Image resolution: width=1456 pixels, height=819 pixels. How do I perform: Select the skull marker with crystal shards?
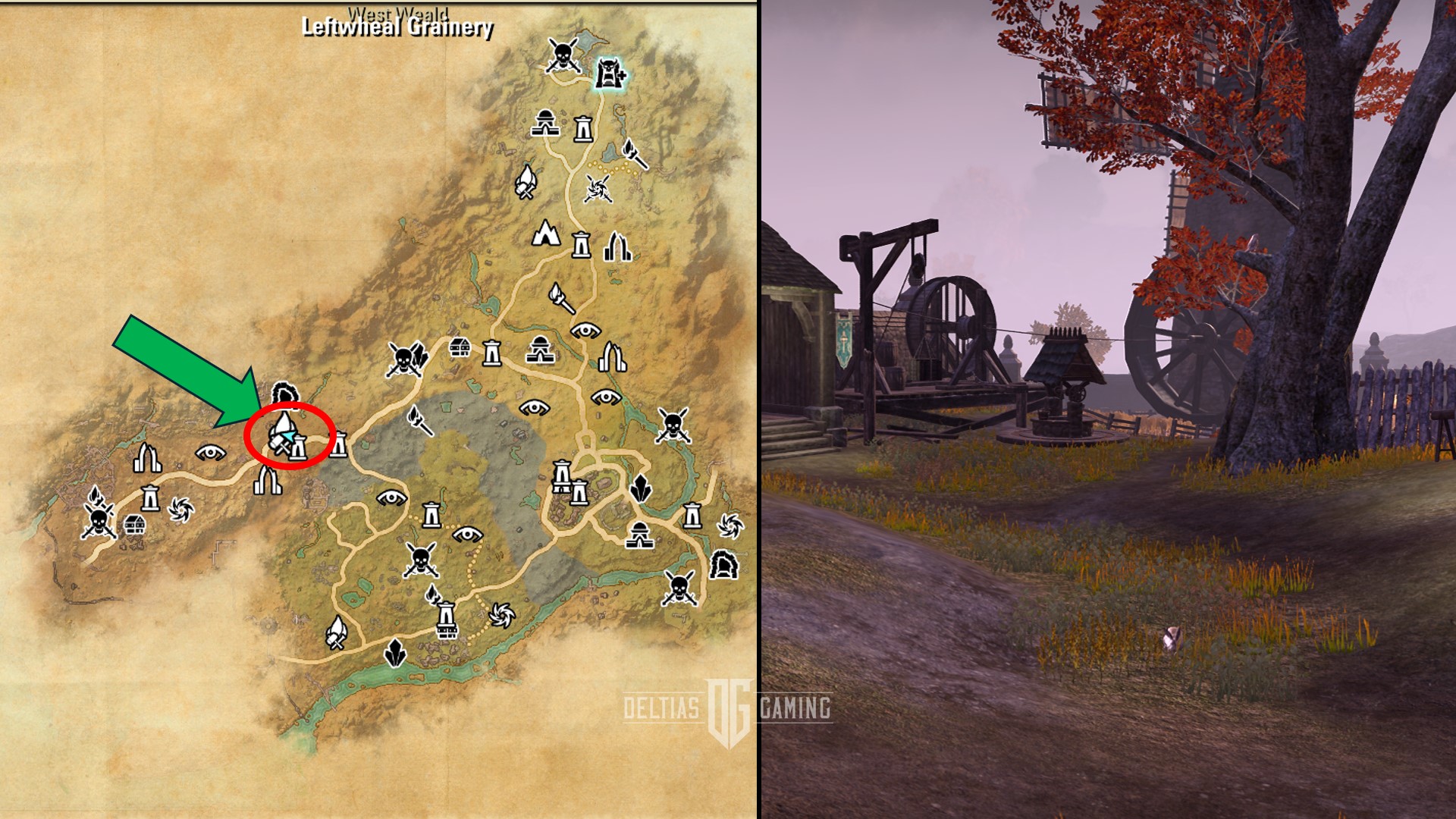pos(406,359)
